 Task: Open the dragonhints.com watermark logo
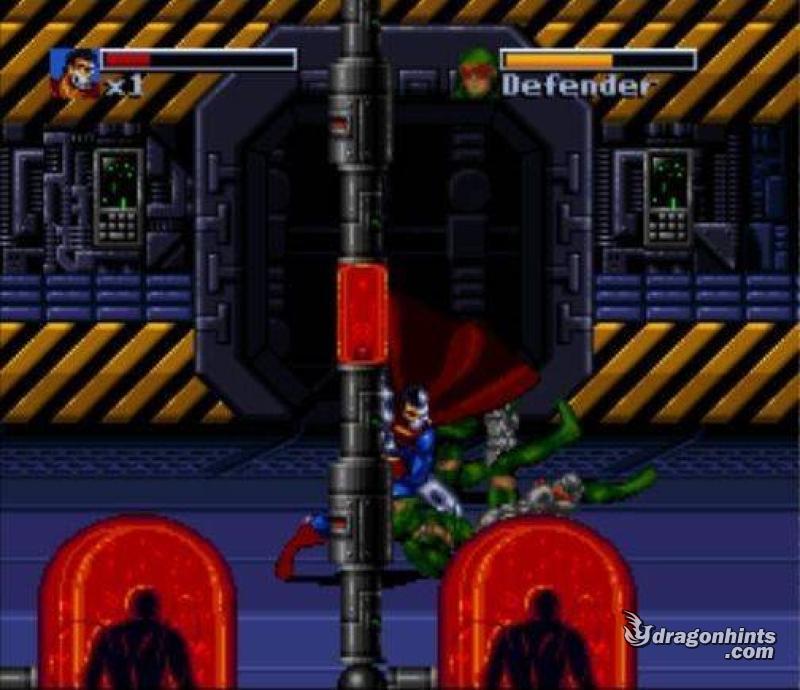[698, 637]
